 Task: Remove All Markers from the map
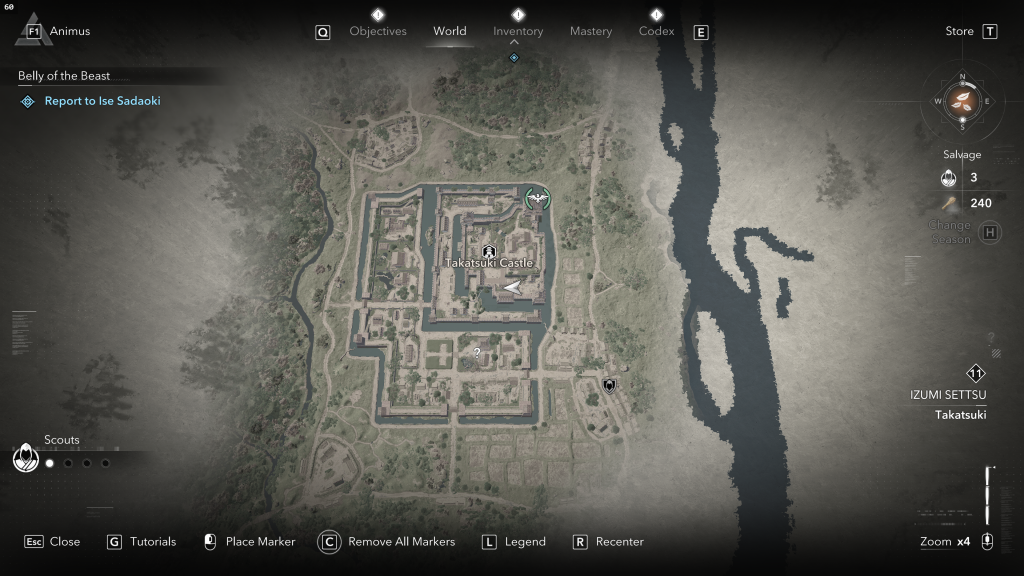pyautogui.click(x=387, y=542)
